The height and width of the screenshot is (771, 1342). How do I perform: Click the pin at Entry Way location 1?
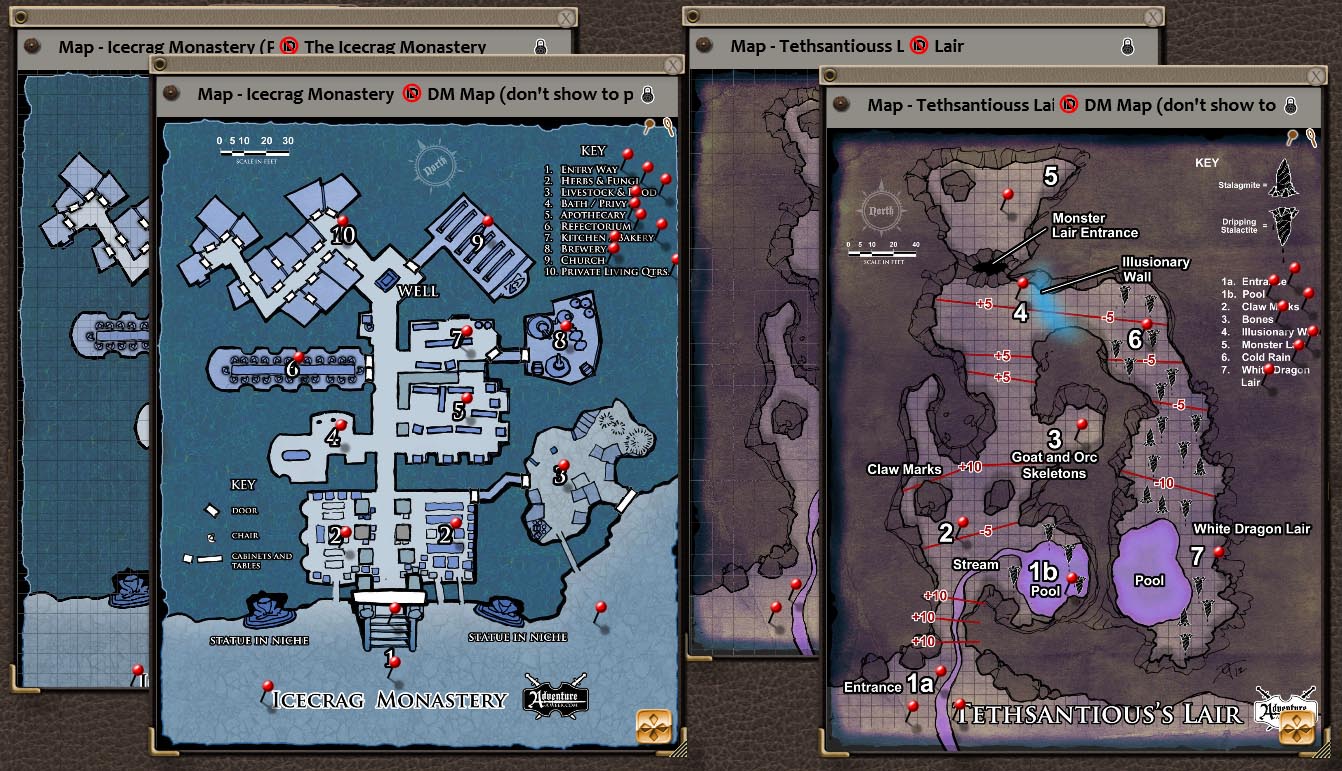(x=395, y=663)
